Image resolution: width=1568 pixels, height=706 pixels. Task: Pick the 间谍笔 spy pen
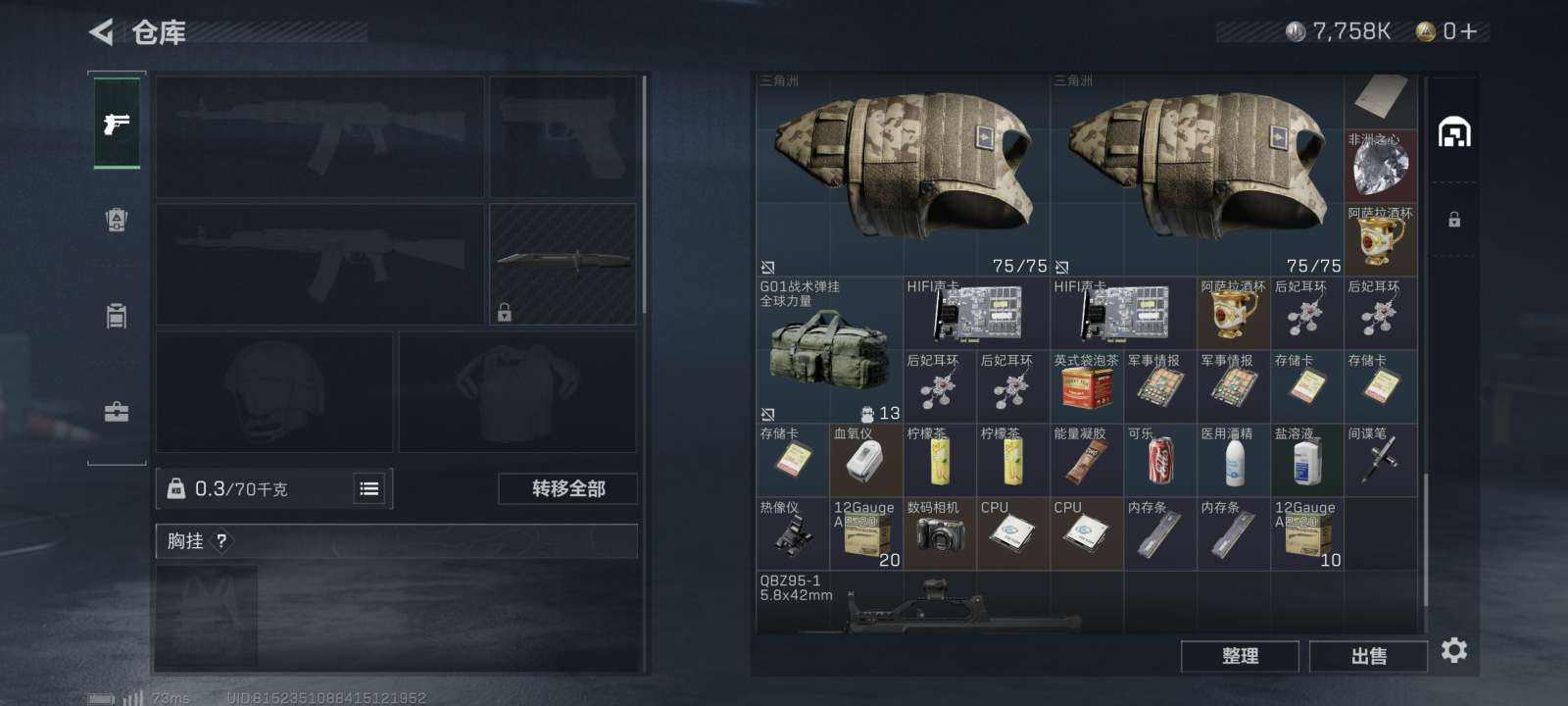[x=1380, y=460]
